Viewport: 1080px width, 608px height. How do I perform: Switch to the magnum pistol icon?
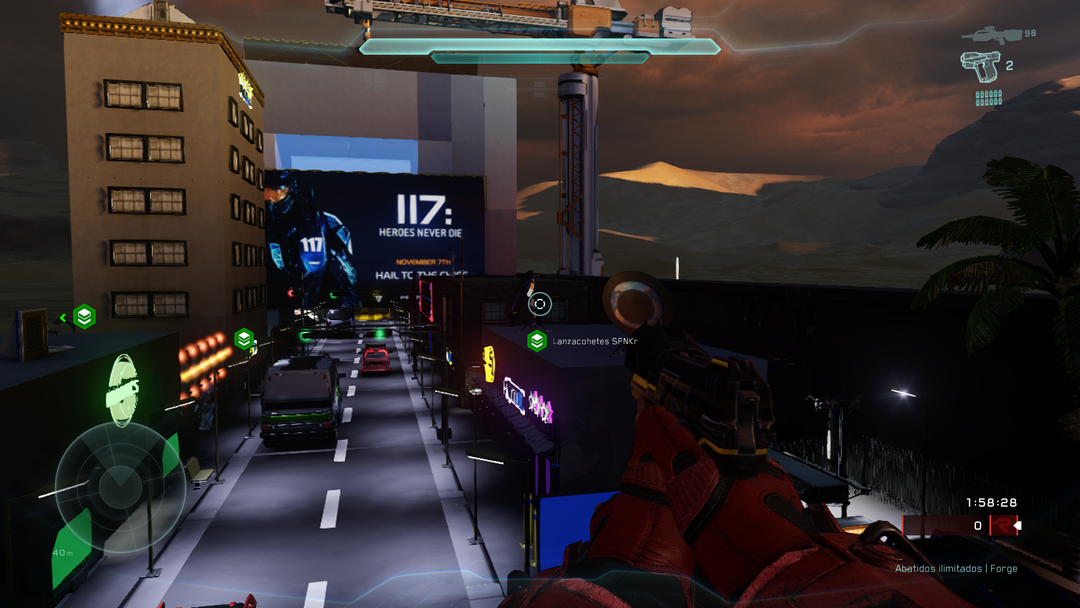click(x=980, y=64)
